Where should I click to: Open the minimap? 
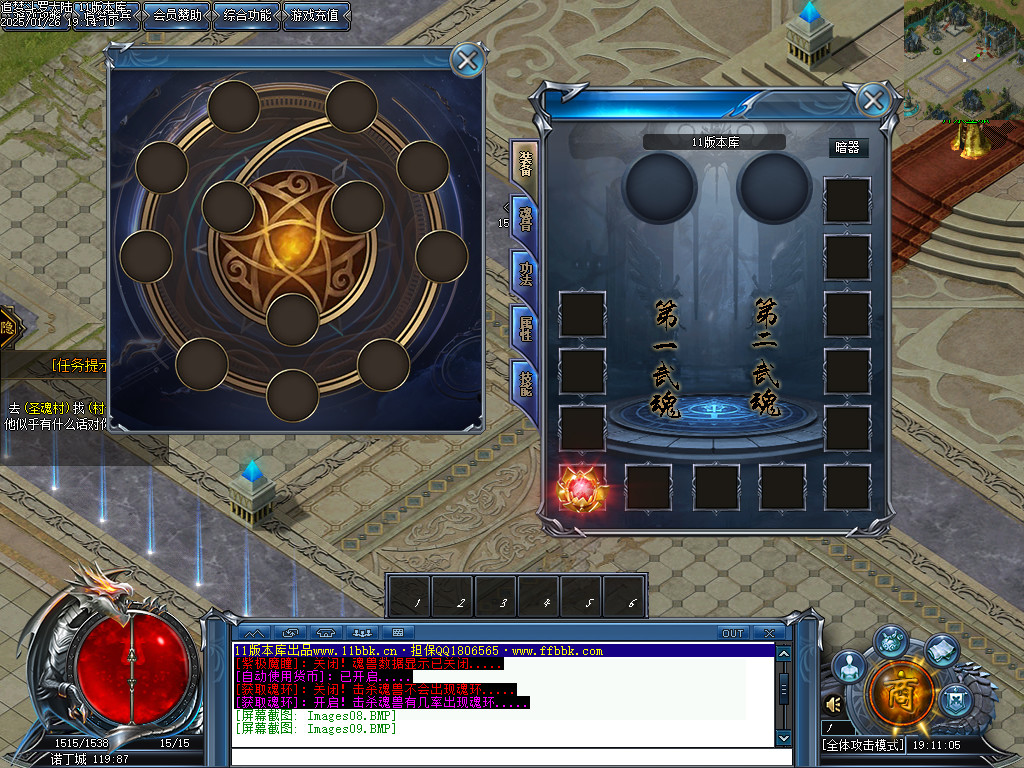click(x=963, y=58)
